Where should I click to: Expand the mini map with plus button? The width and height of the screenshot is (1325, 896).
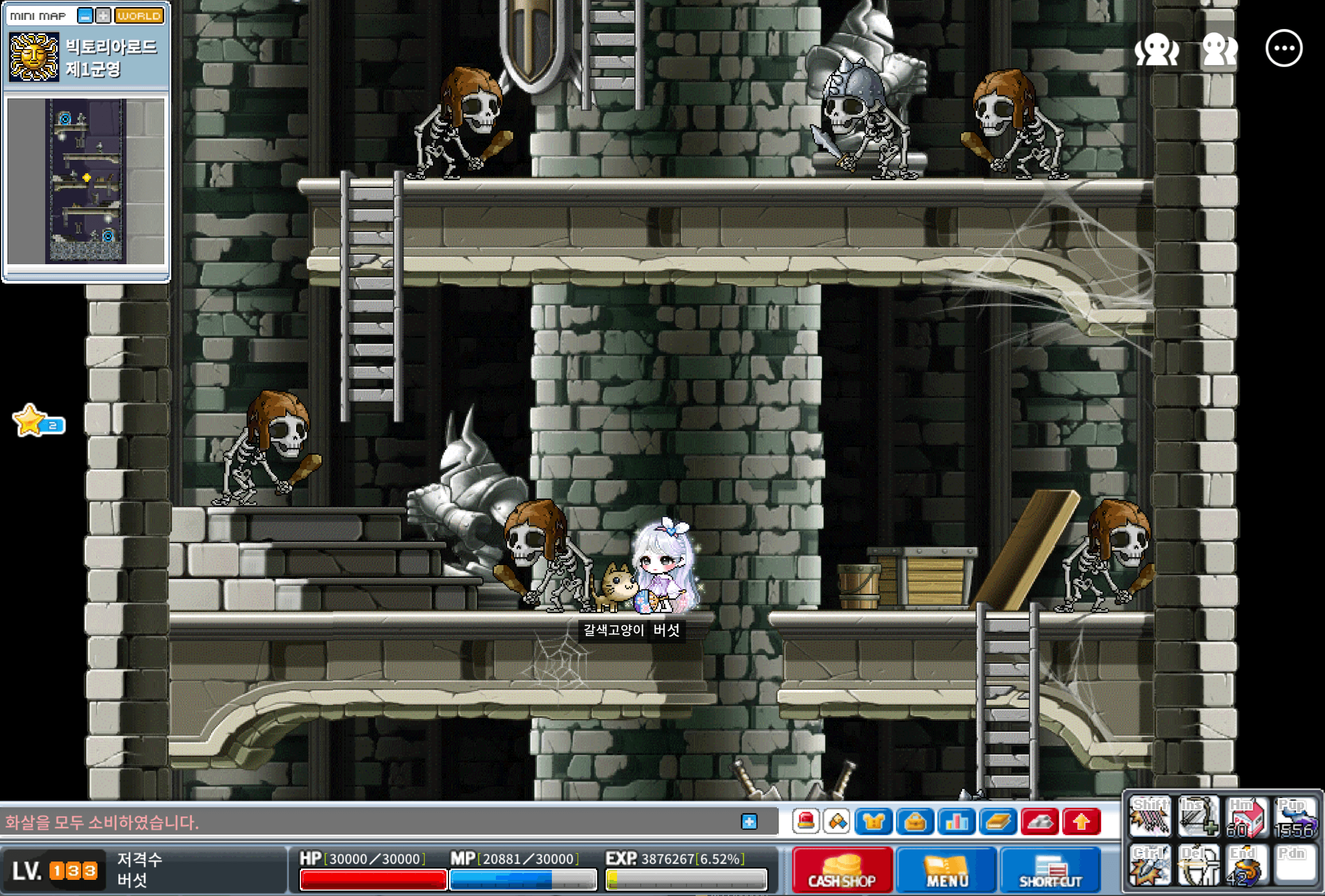(x=103, y=16)
